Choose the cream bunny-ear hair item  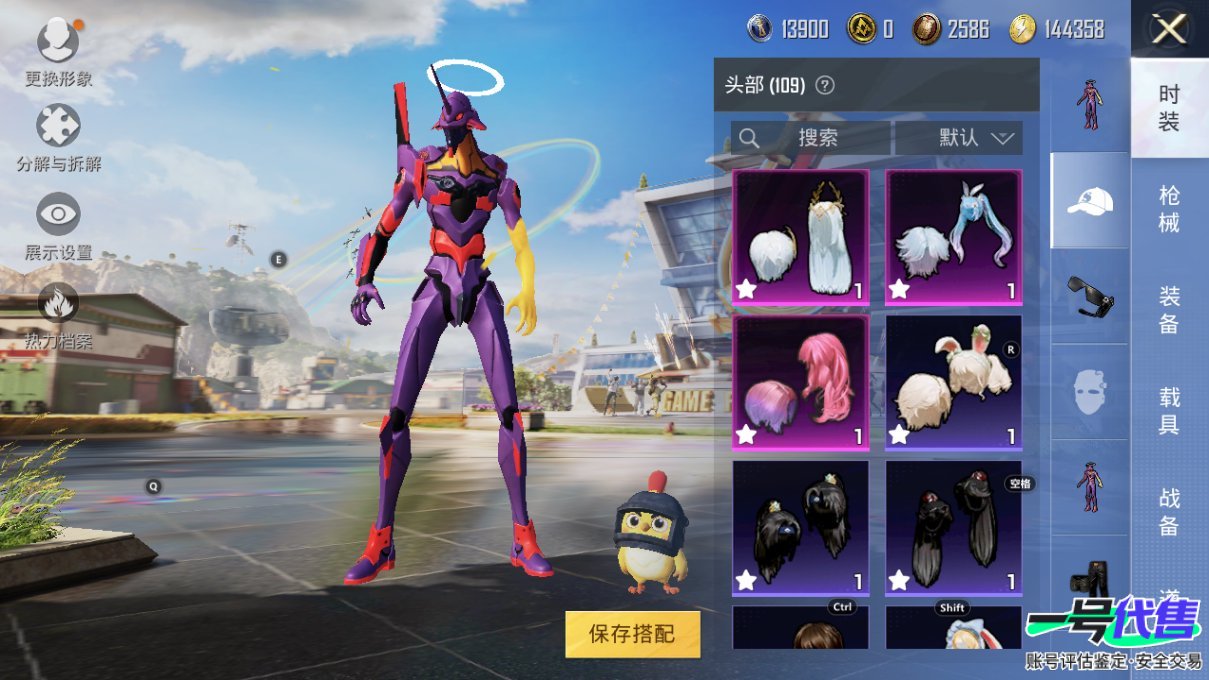(953, 382)
